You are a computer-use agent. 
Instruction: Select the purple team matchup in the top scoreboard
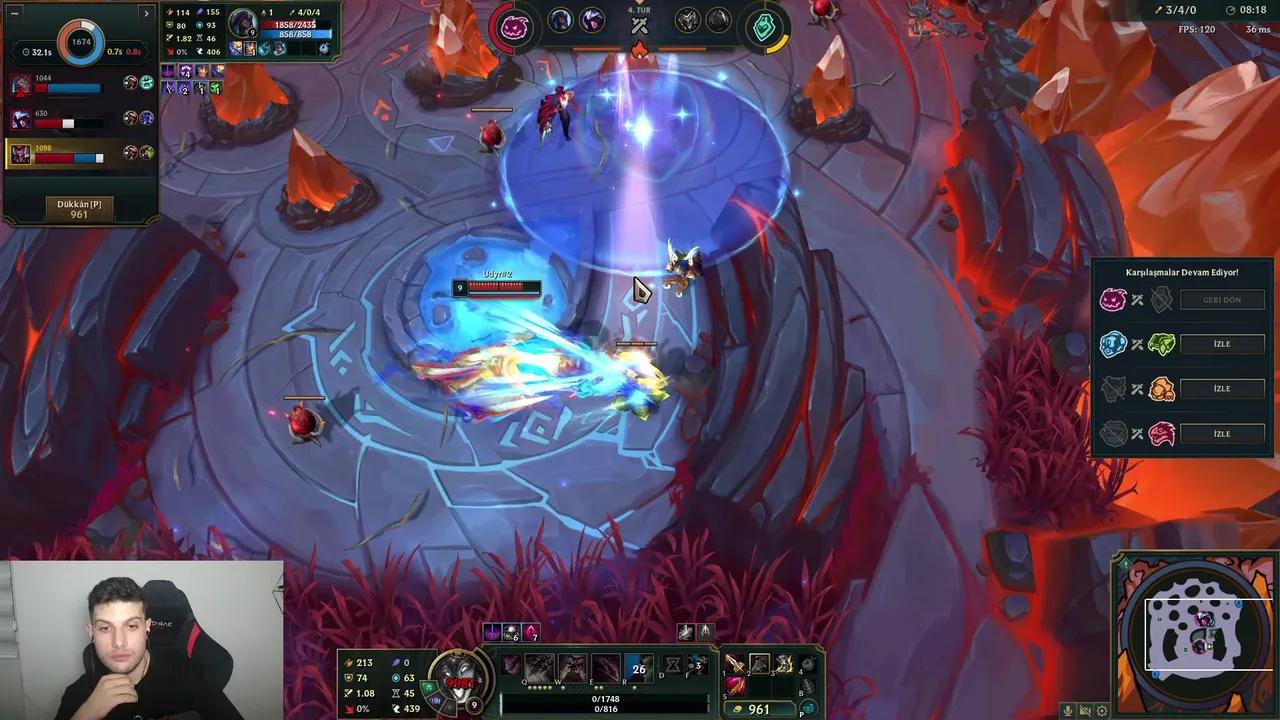pos(513,24)
